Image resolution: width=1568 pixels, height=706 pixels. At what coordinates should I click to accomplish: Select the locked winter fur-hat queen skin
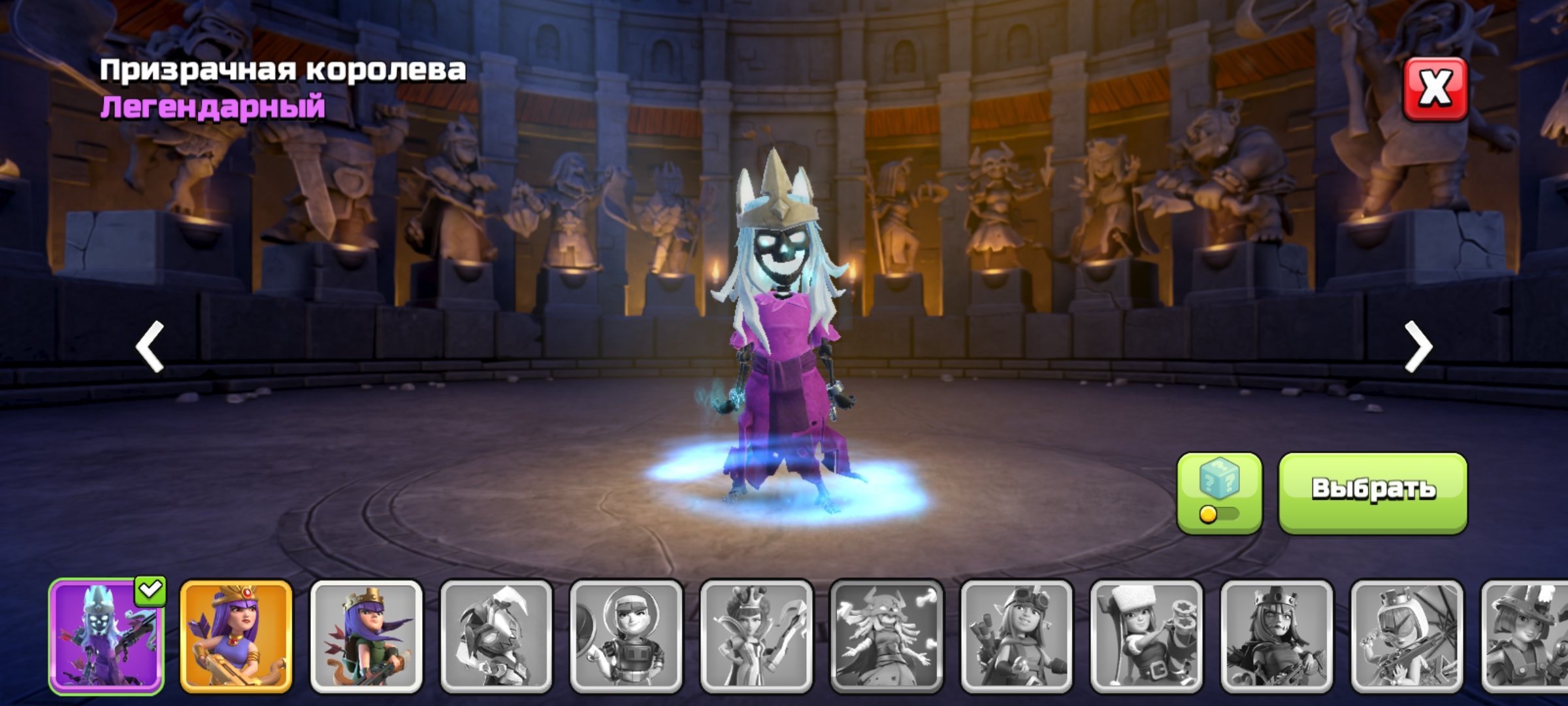[x=1146, y=637]
